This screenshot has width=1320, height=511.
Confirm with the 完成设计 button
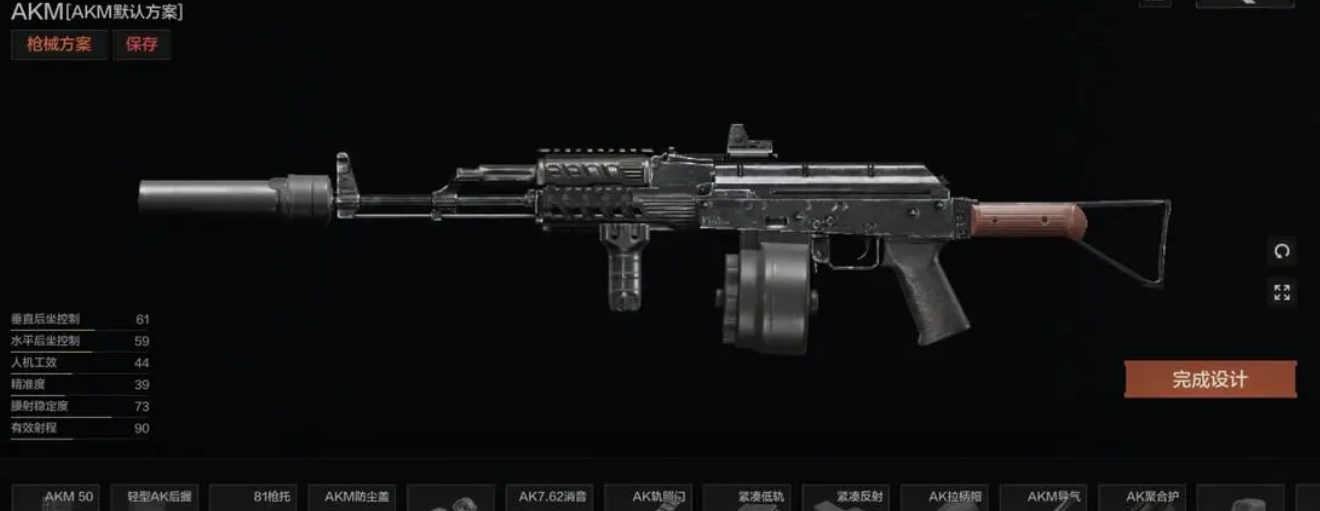pos(1209,380)
